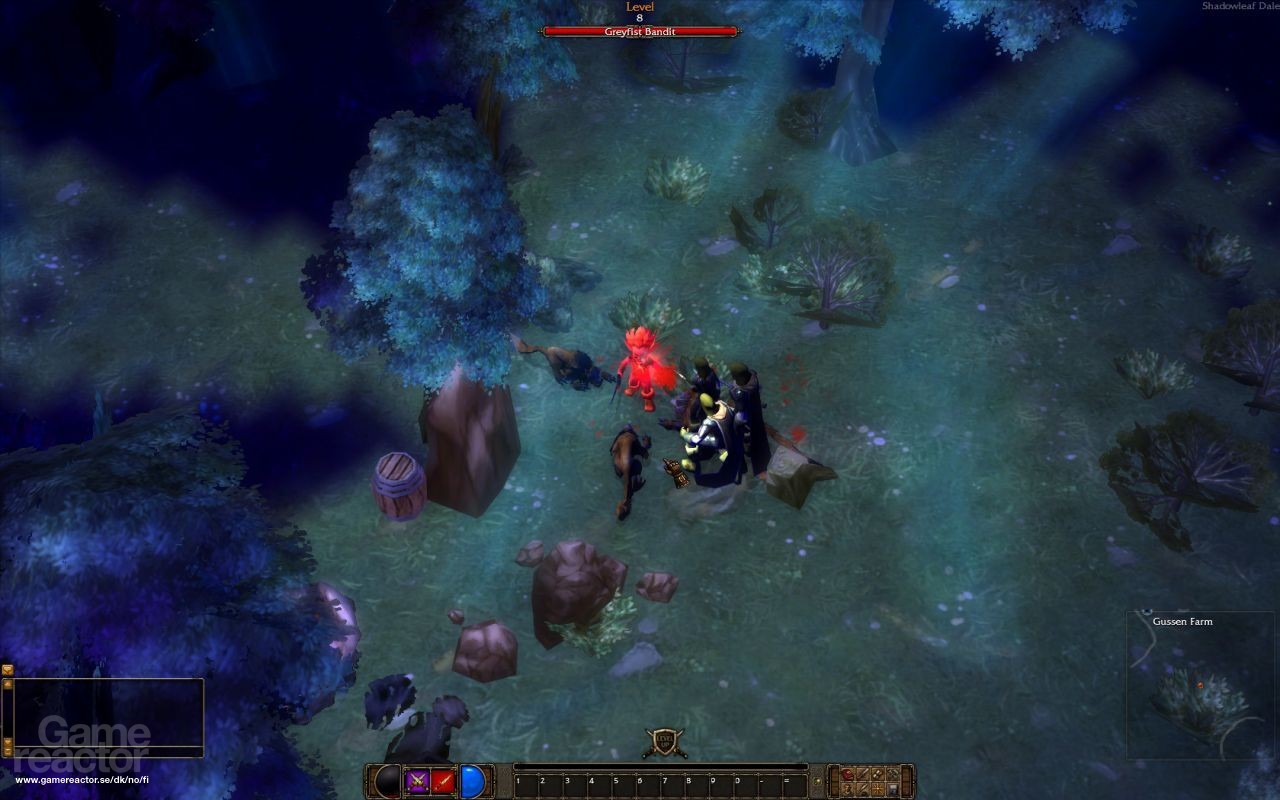The image size is (1280, 800).
Task: Select the scrolls icon on the menu panel
Action: (x=876, y=772)
